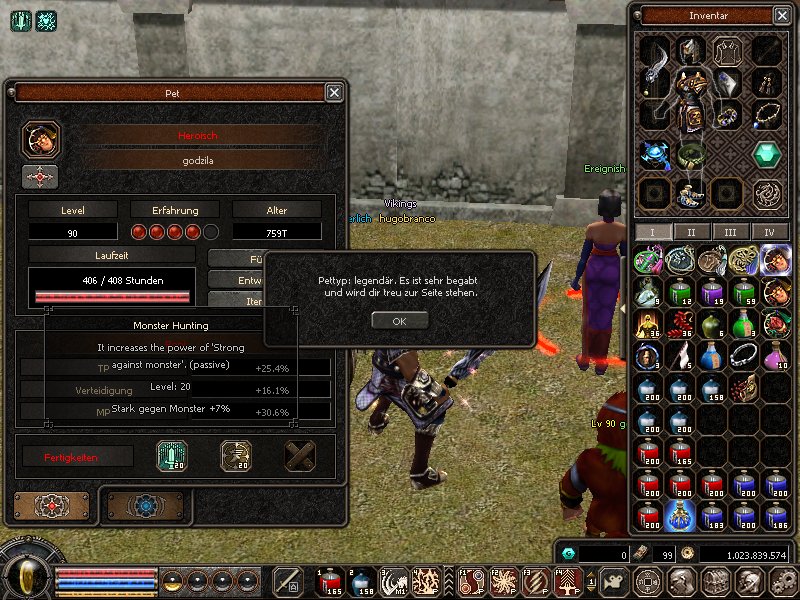This screenshot has width=800, height=600.
Task: Open inventory page IV
Action: pyautogui.click(x=769, y=232)
